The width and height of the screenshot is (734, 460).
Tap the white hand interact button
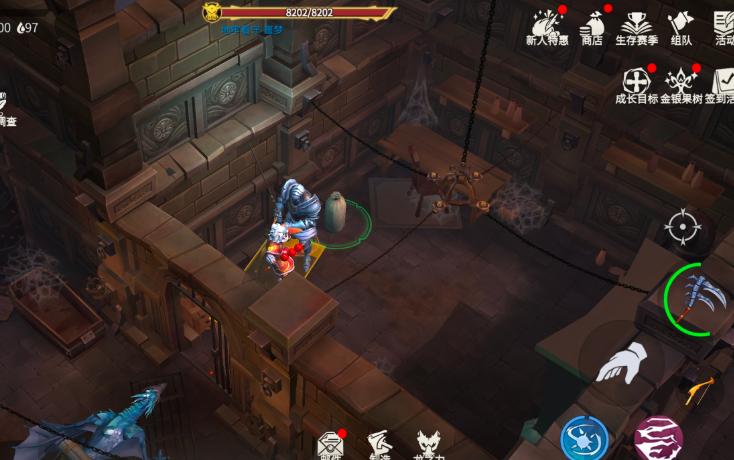[621, 363]
